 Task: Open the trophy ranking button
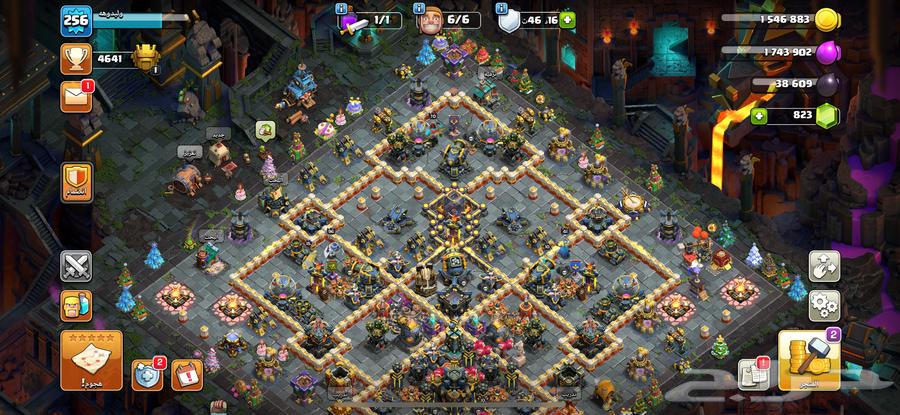(x=76, y=59)
